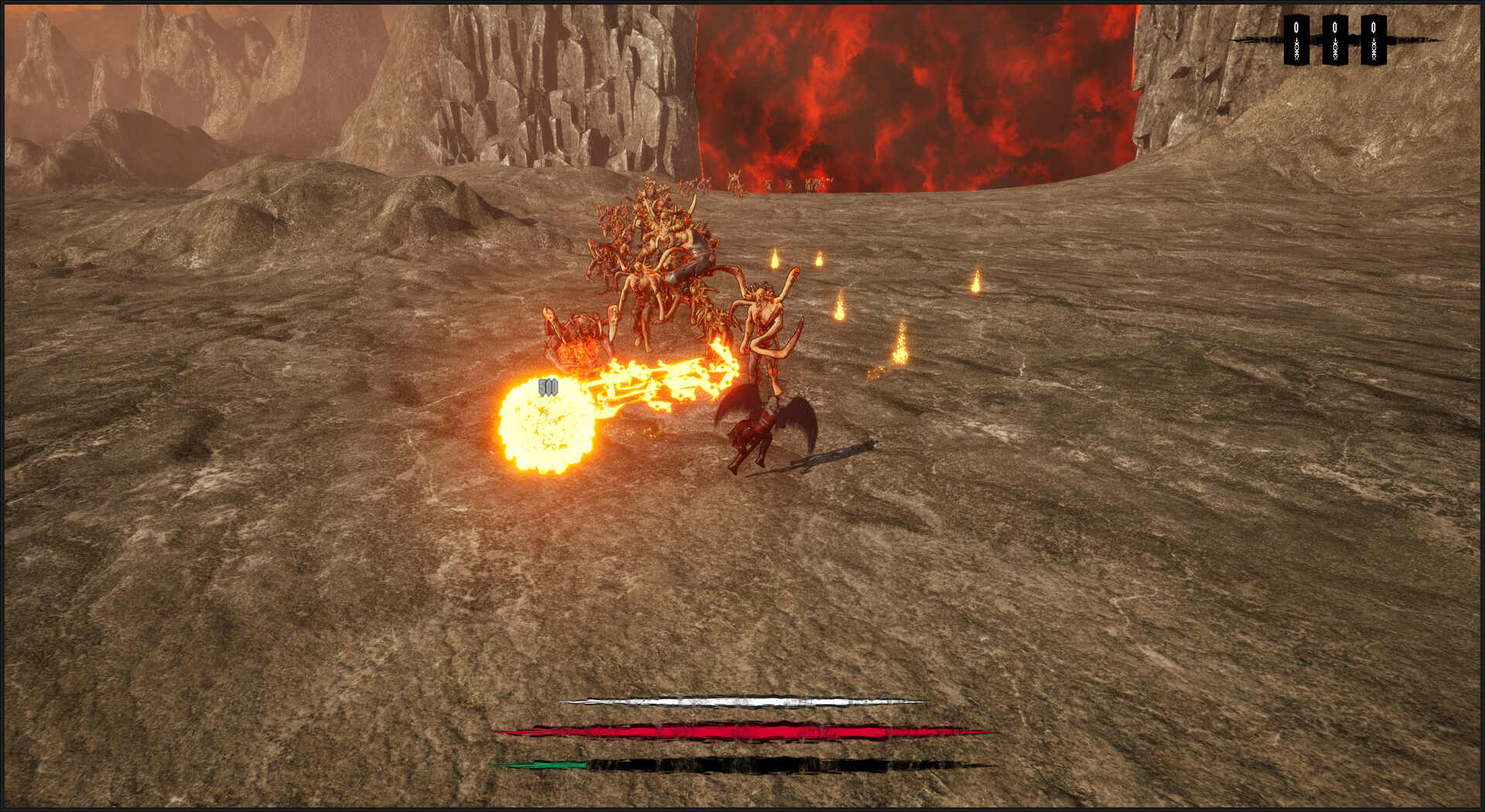
Task: Click the rune marking on the left counter
Action: (1296, 48)
